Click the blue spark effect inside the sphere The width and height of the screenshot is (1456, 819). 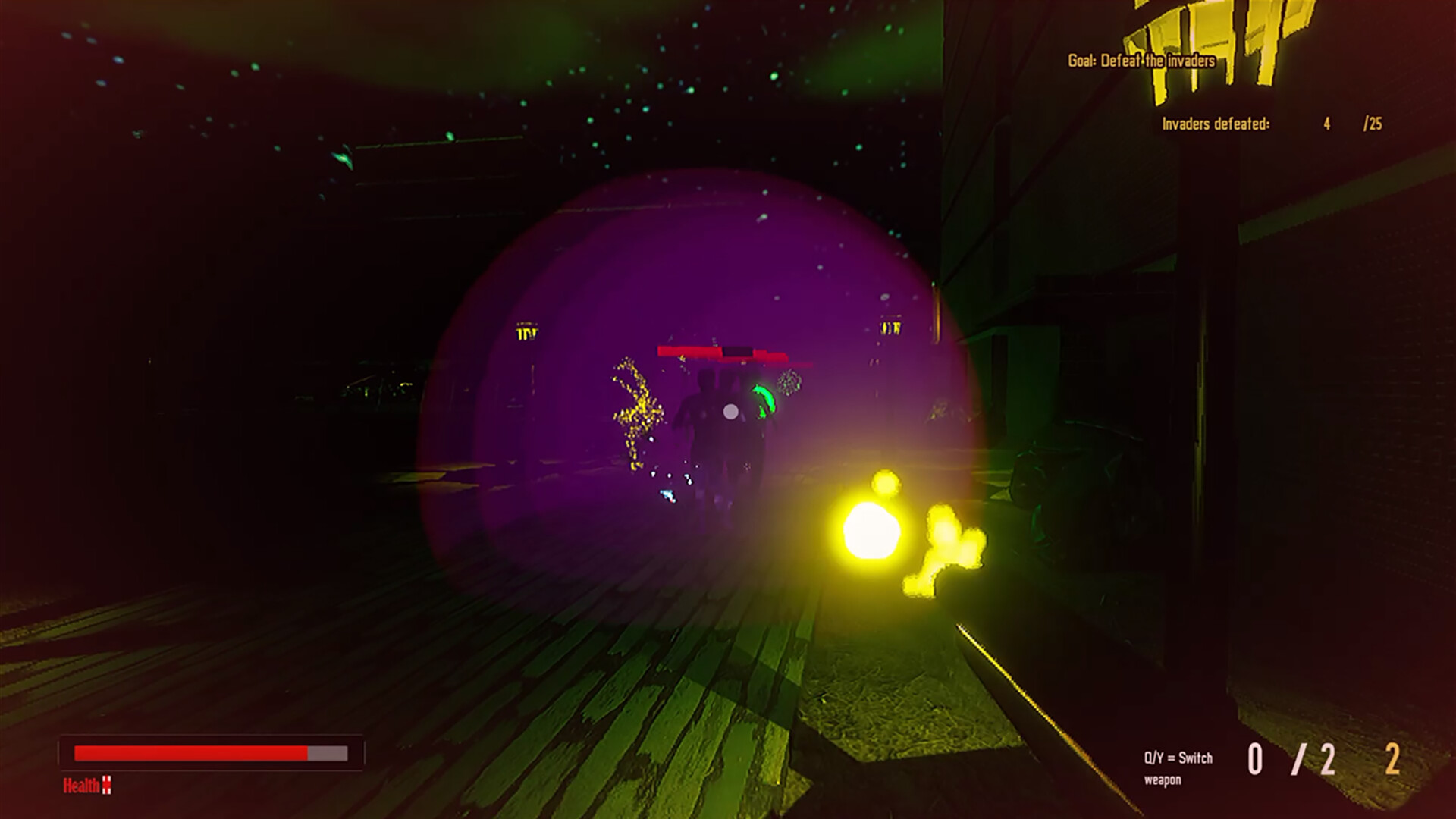click(x=667, y=497)
